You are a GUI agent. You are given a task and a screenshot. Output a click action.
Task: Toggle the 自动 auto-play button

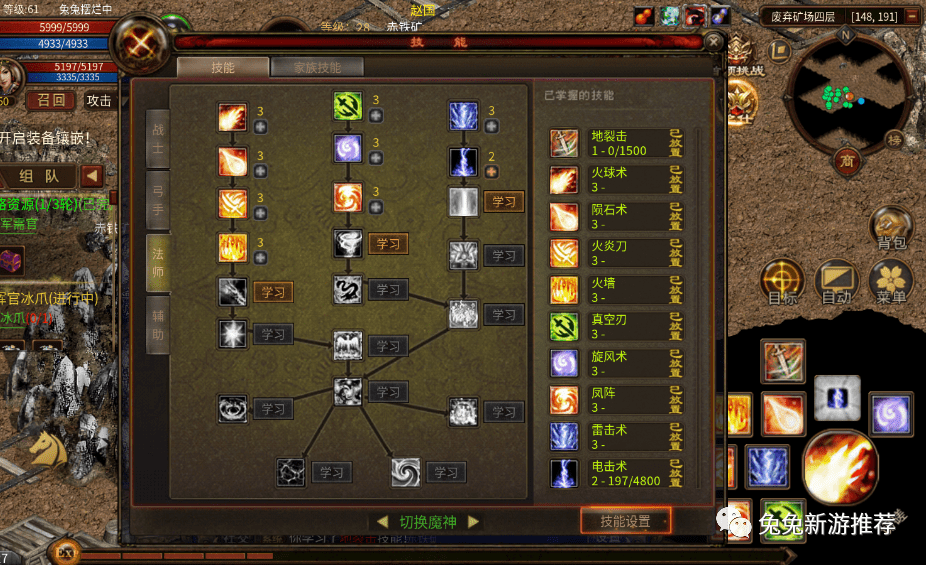pyautogui.click(x=836, y=284)
